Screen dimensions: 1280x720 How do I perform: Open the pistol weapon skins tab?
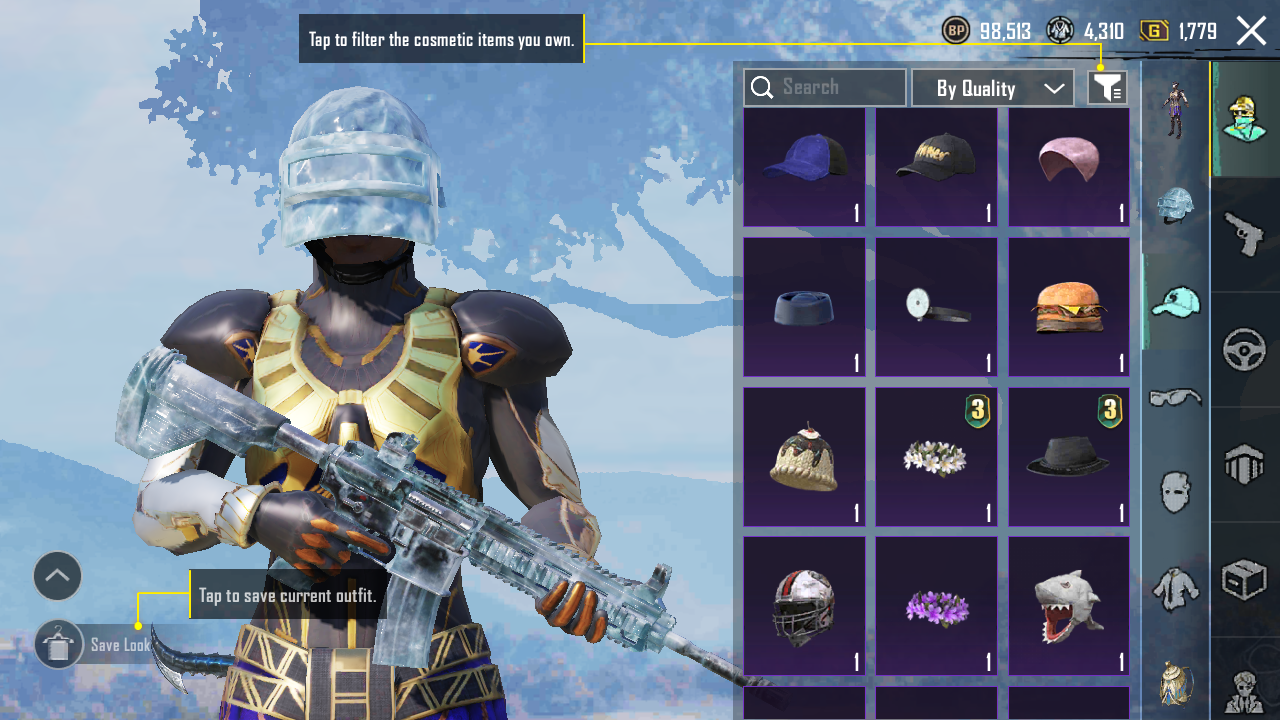pos(1244,236)
